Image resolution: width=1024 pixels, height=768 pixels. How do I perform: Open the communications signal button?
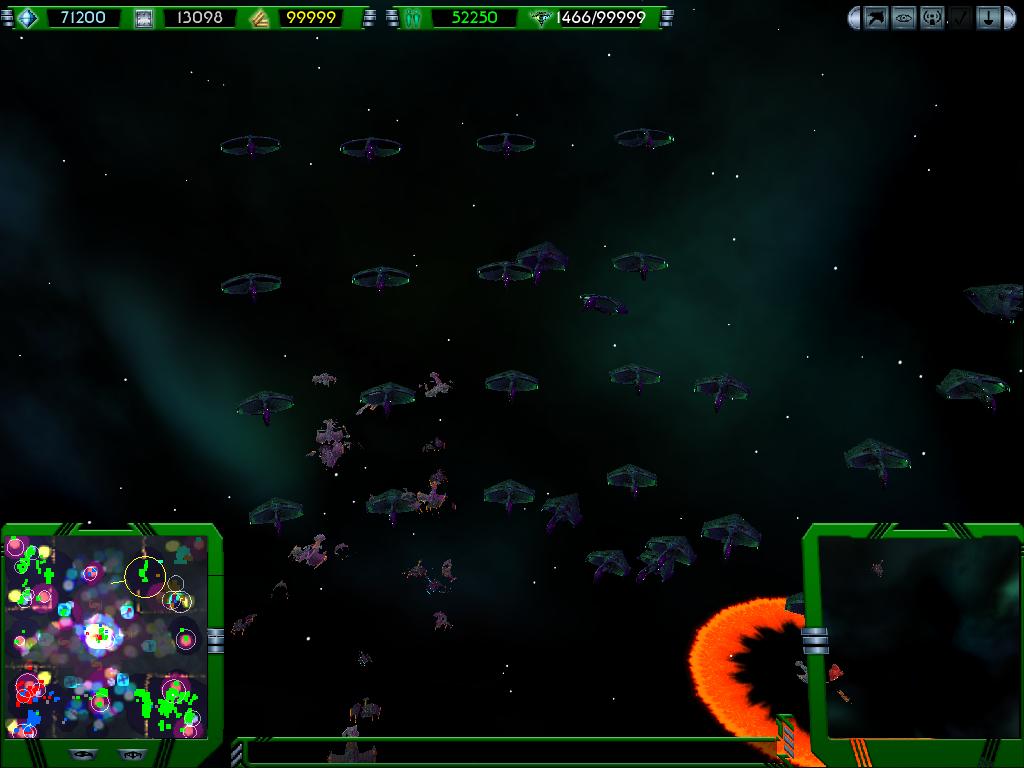tap(932, 18)
